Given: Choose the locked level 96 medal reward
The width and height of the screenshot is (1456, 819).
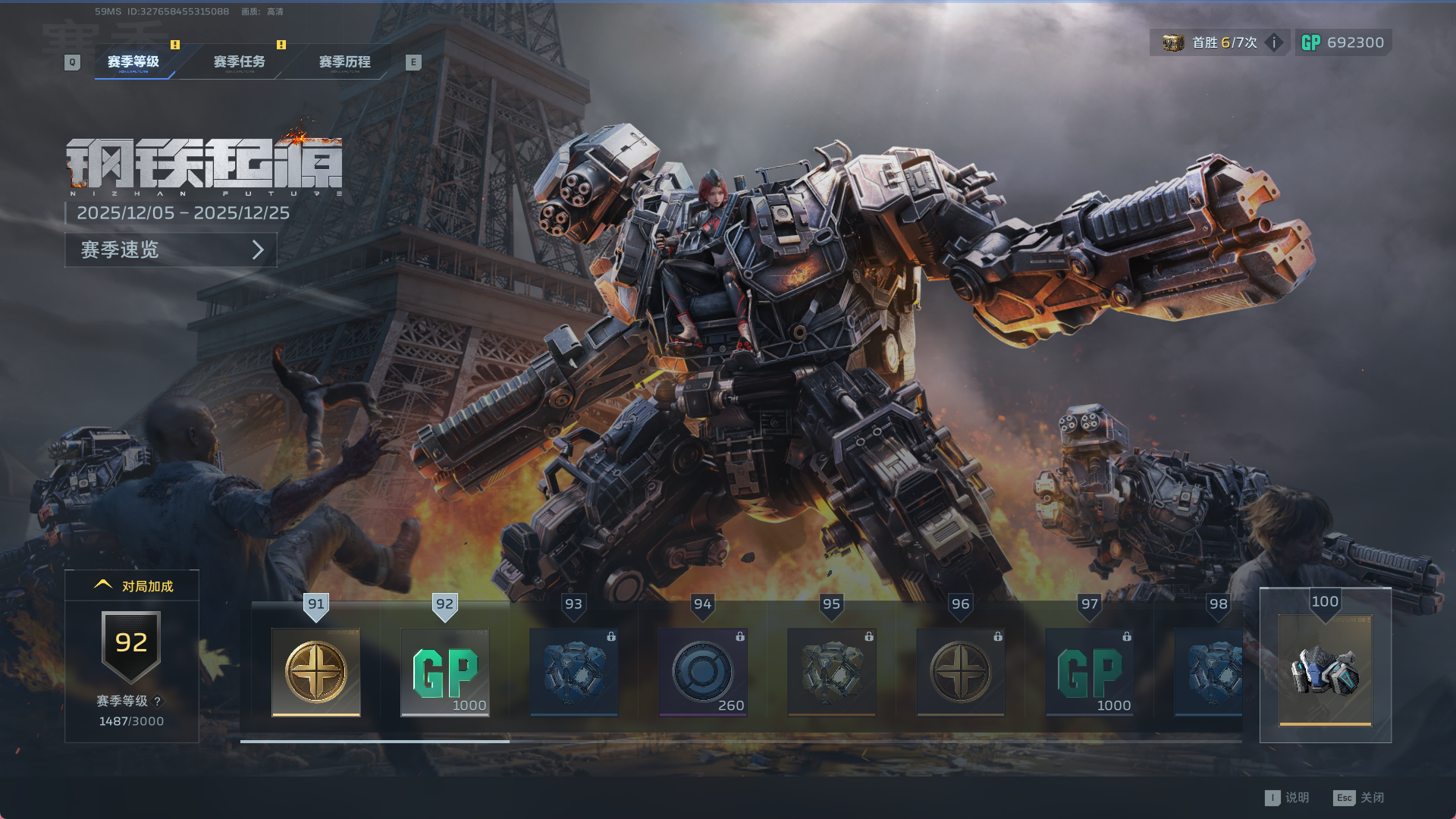Looking at the screenshot, I should (961, 672).
